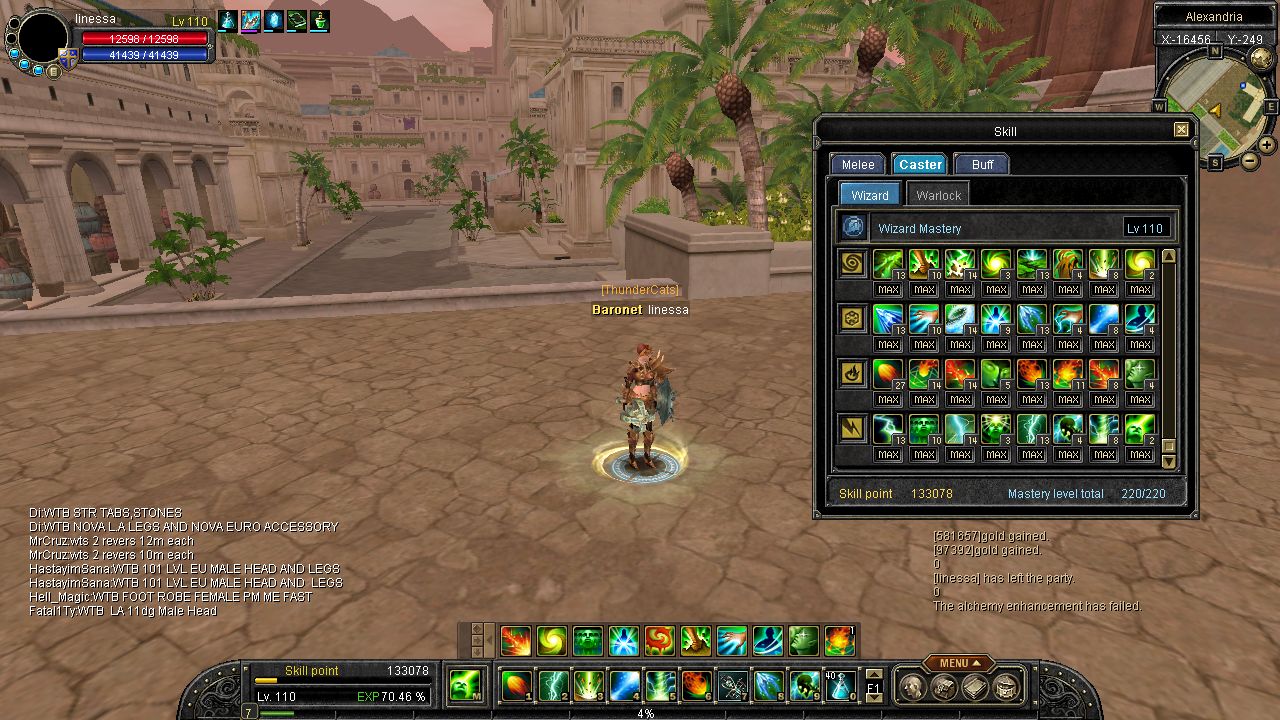Open the Buff skill tab
Screen dimensions: 1280x720
point(982,165)
